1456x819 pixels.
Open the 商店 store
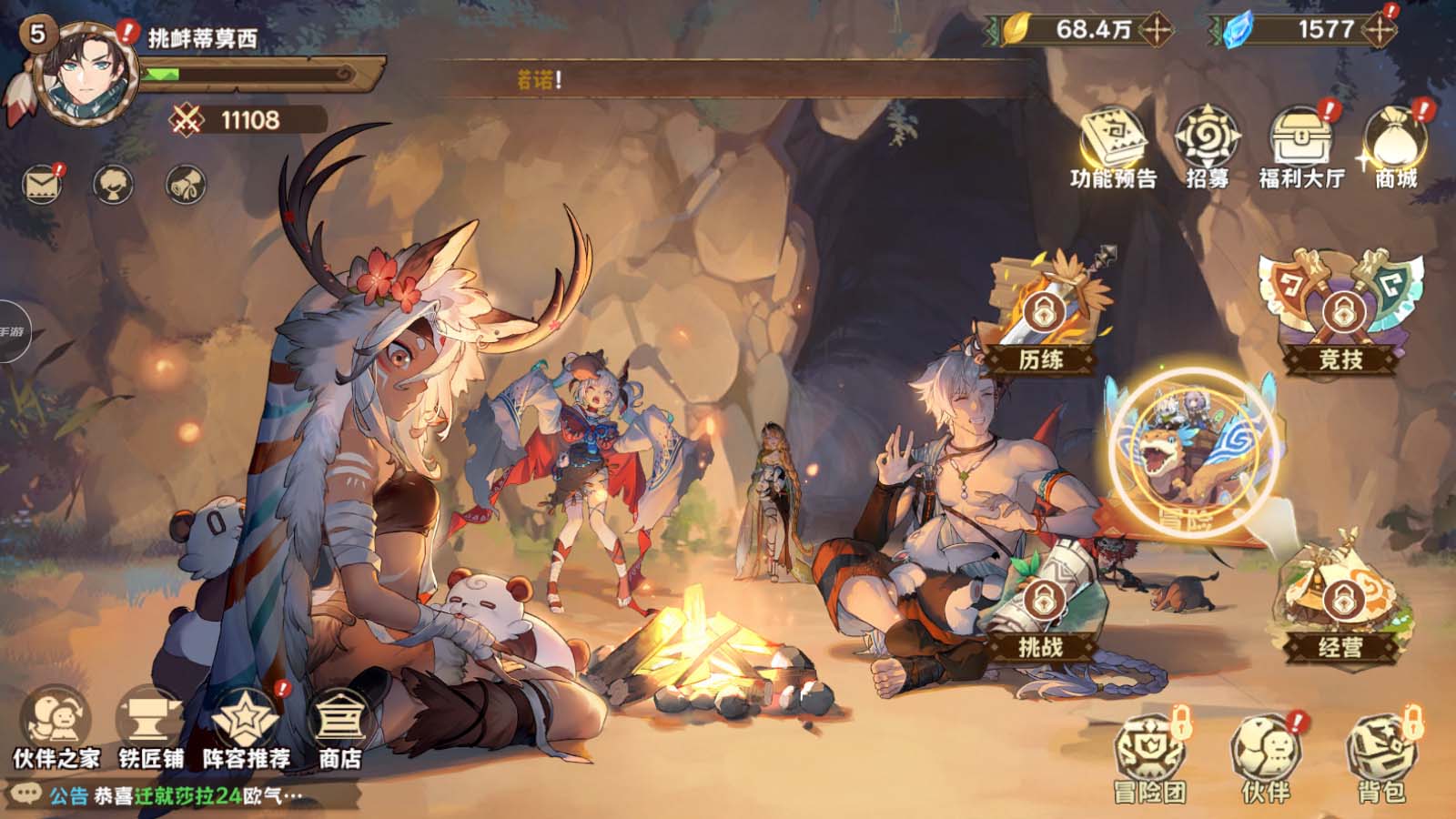pos(339,728)
